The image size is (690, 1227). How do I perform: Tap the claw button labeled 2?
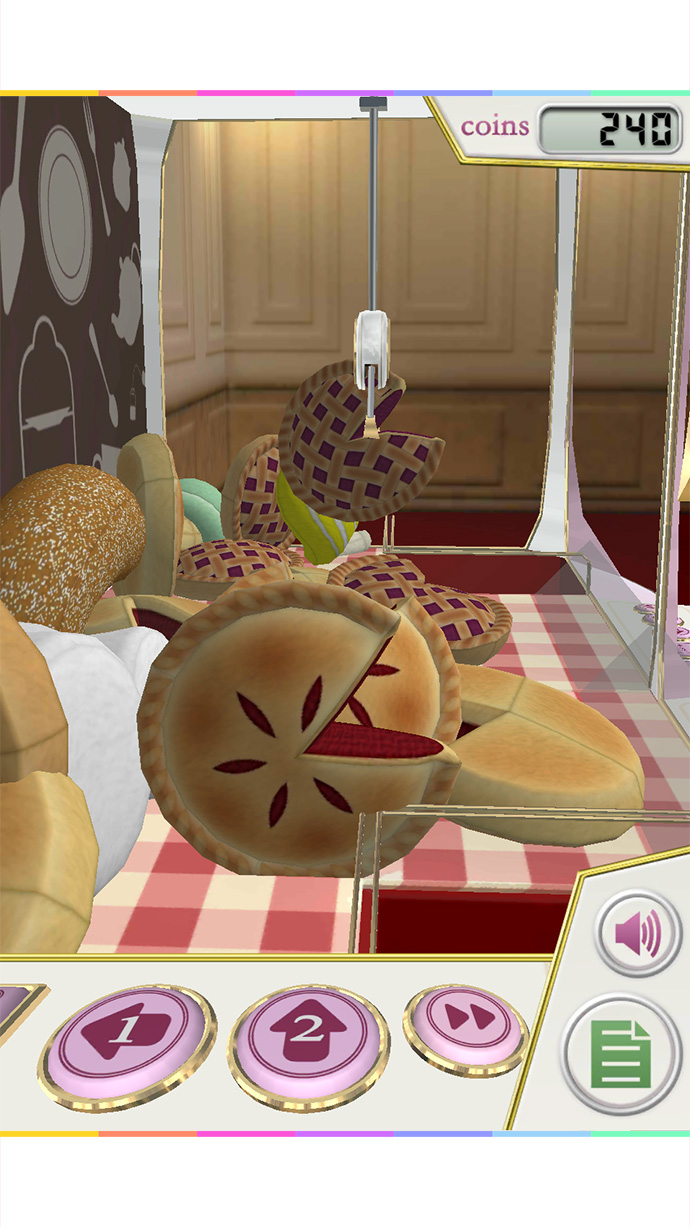[x=308, y=1037]
